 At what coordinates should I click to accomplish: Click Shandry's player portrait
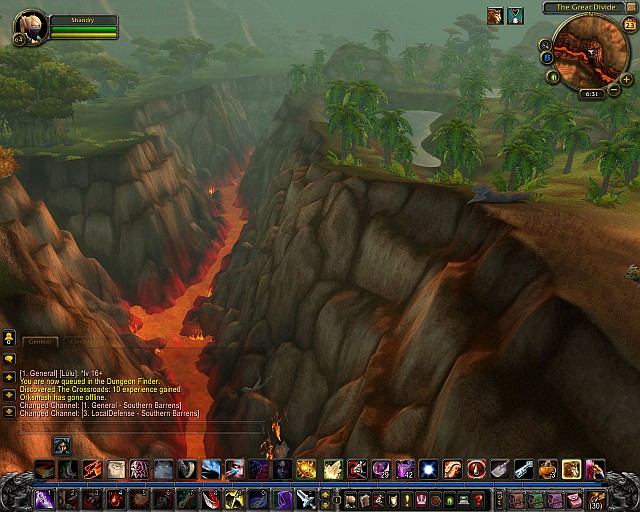click(30, 25)
